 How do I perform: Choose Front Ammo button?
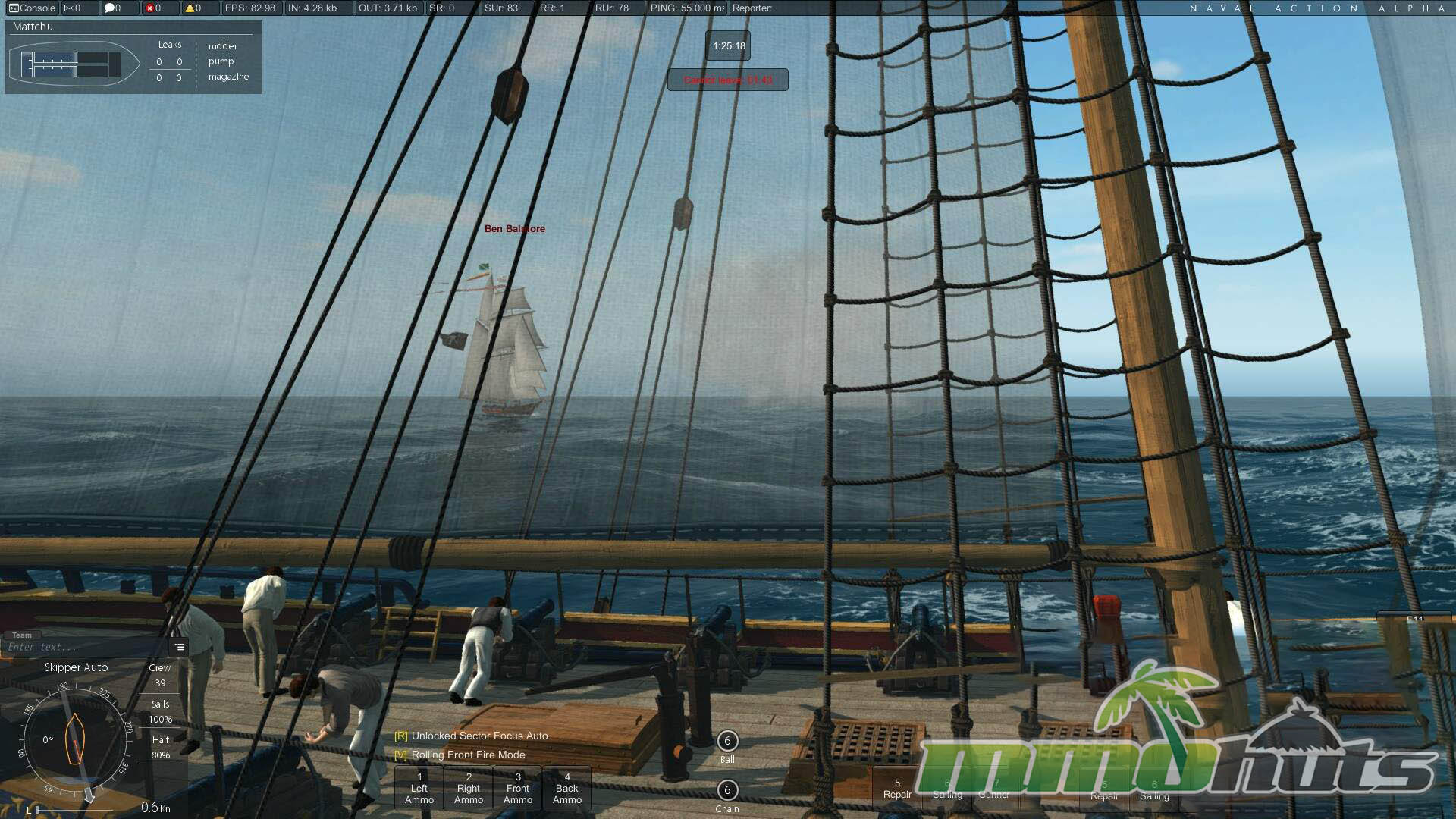coord(518,789)
